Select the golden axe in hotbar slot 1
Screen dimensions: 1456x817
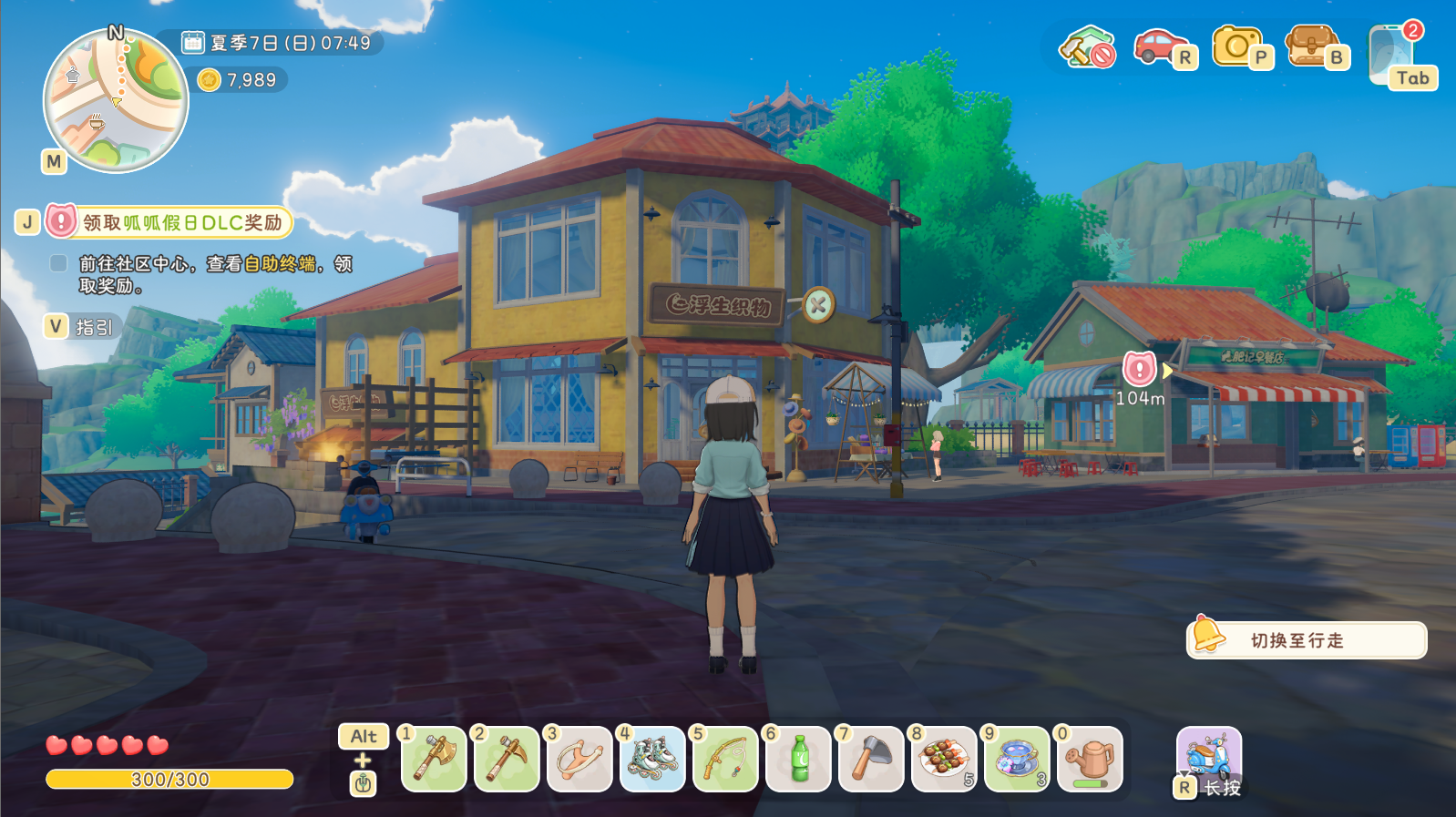pos(434,759)
